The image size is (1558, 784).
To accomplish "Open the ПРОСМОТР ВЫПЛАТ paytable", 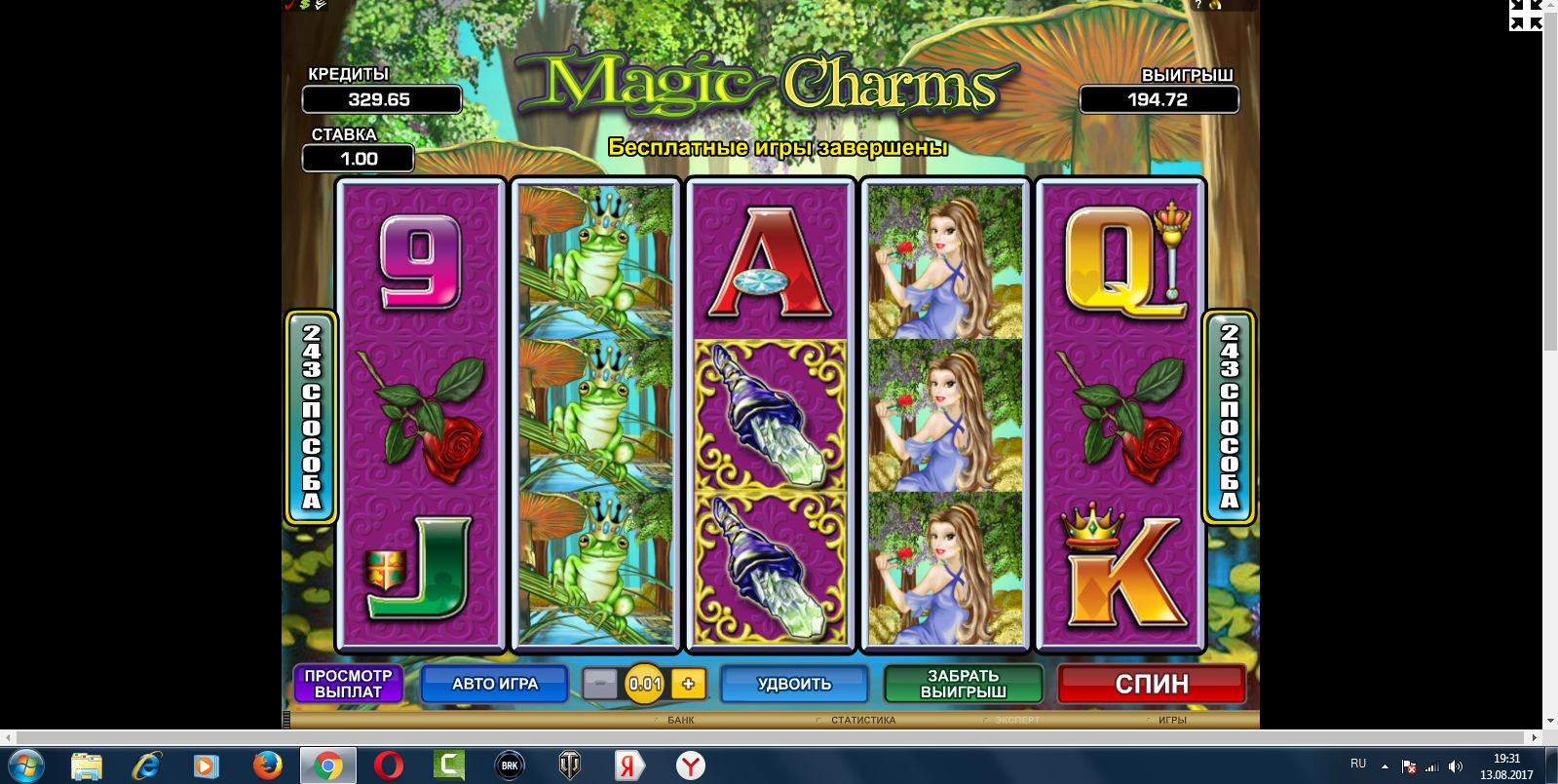I will click(348, 684).
